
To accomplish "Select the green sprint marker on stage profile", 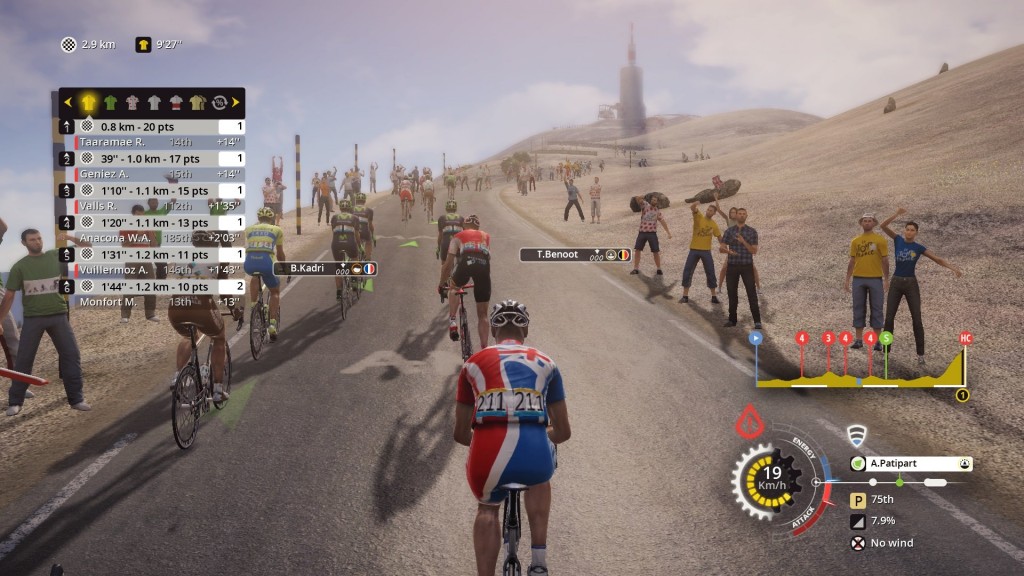I will click(x=886, y=339).
